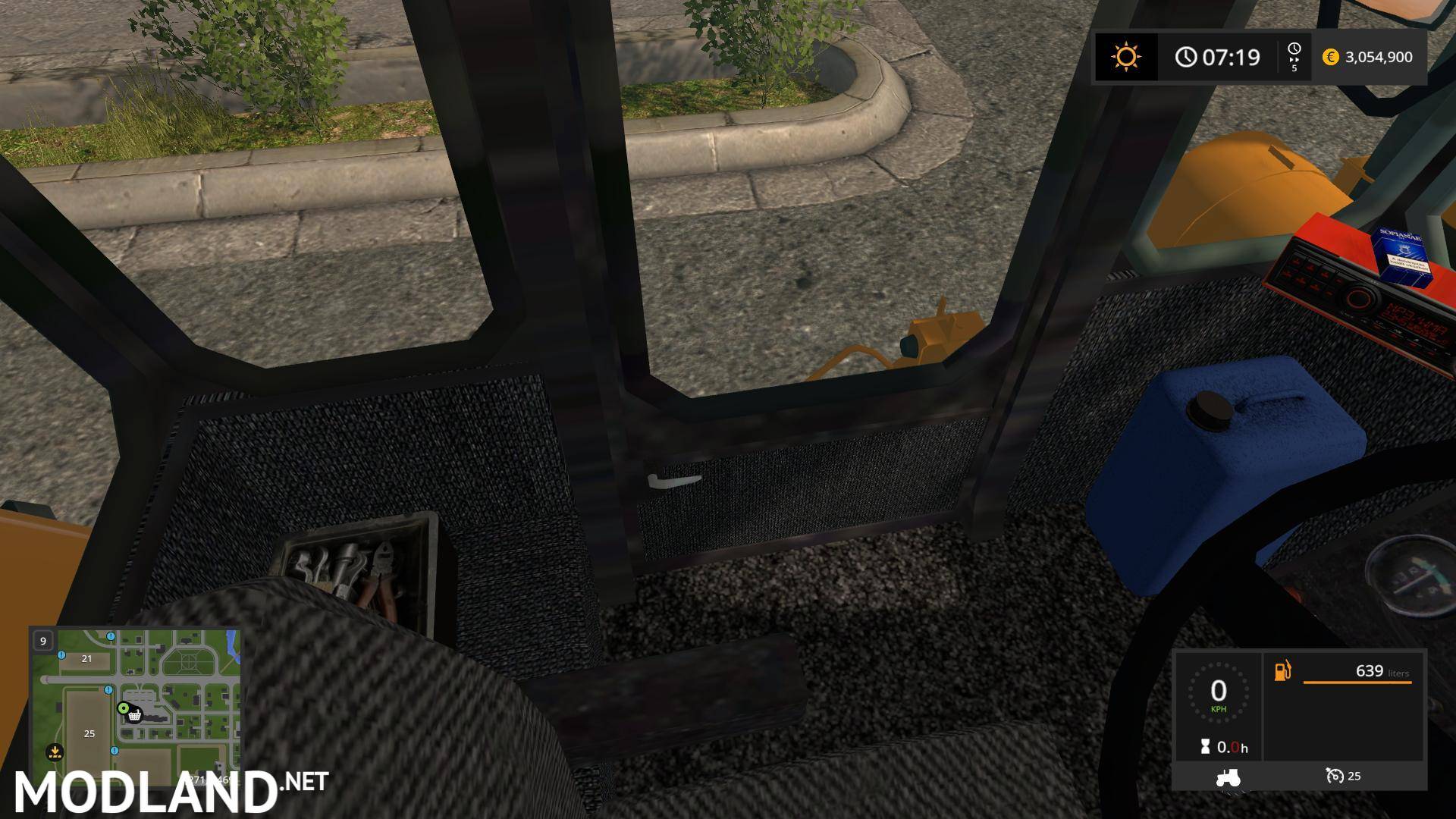This screenshot has height=819, width=1456.
Task: Select the euro coin money icon
Action: 1332,57
